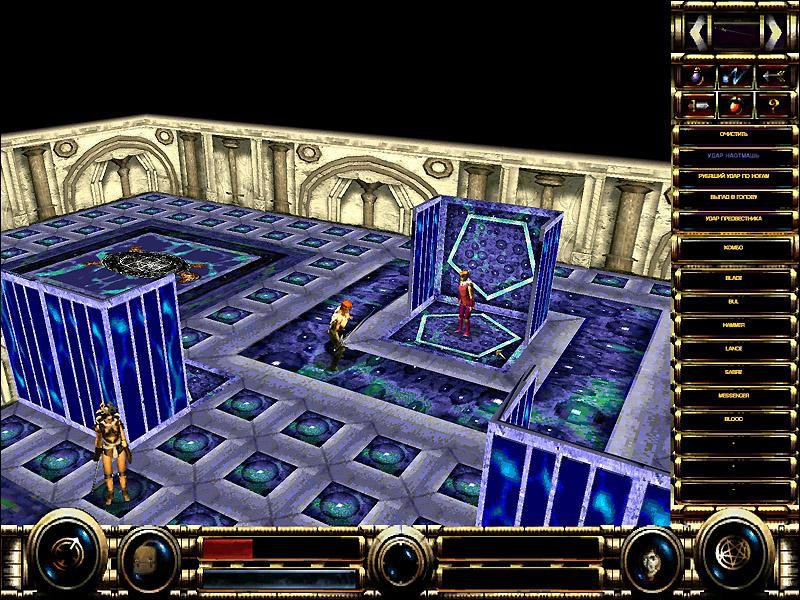This screenshot has width=800, height=600.
Task: Select the sword icon
Action: pos(697,105)
